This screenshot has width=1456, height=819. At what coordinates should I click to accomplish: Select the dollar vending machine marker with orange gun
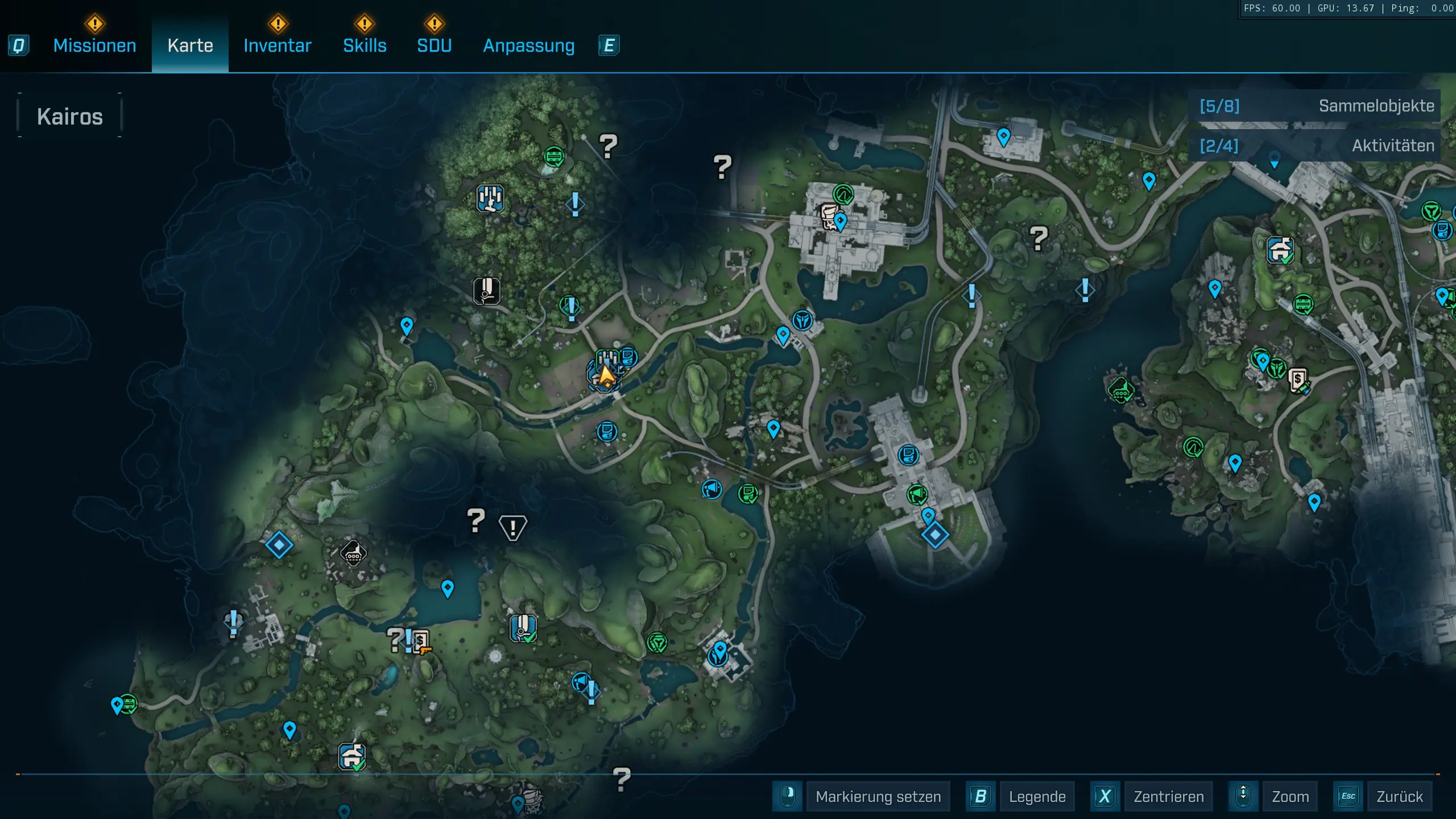click(x=421, y=643)
